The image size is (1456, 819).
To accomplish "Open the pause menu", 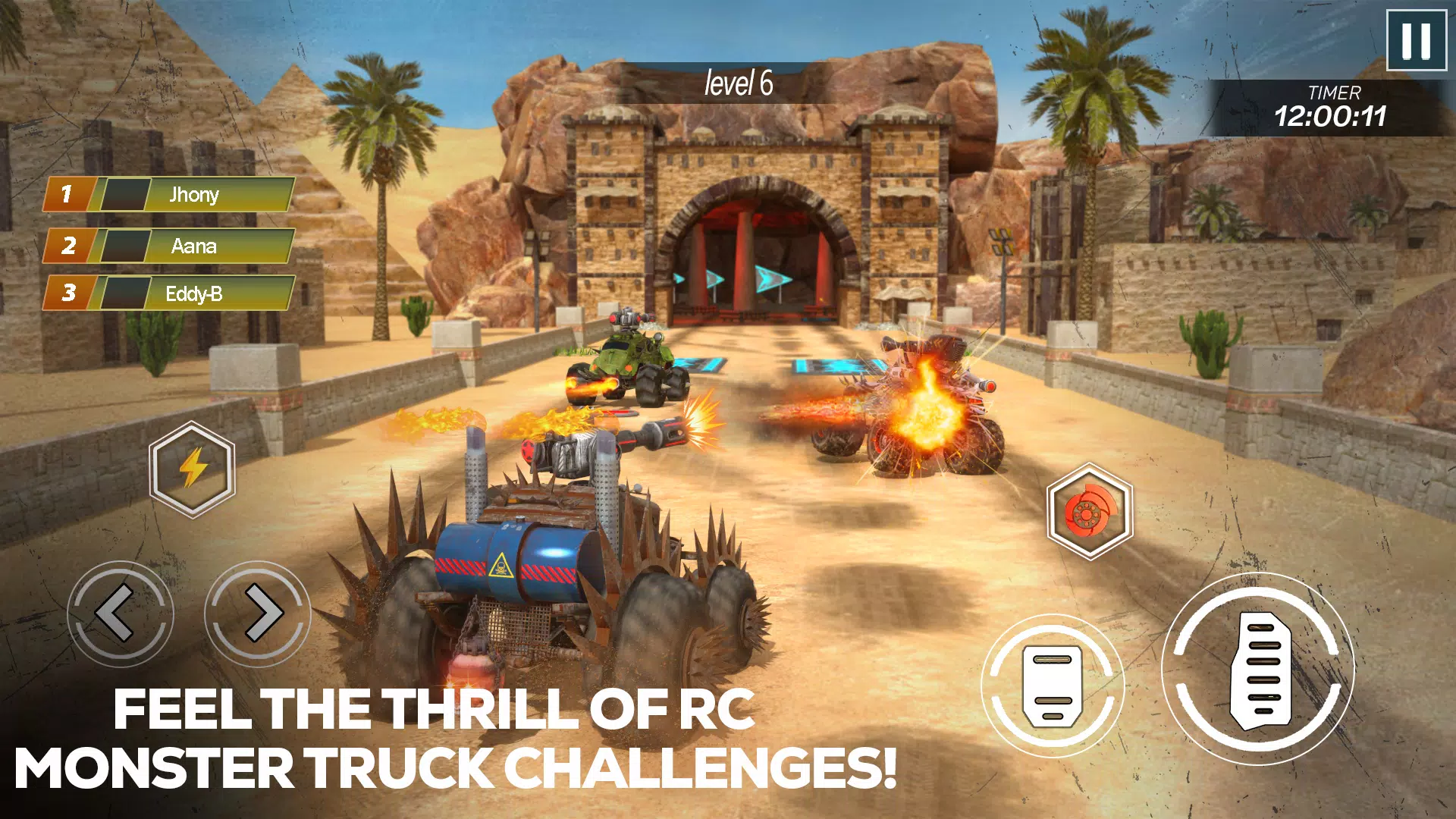I will point(1417,42).
